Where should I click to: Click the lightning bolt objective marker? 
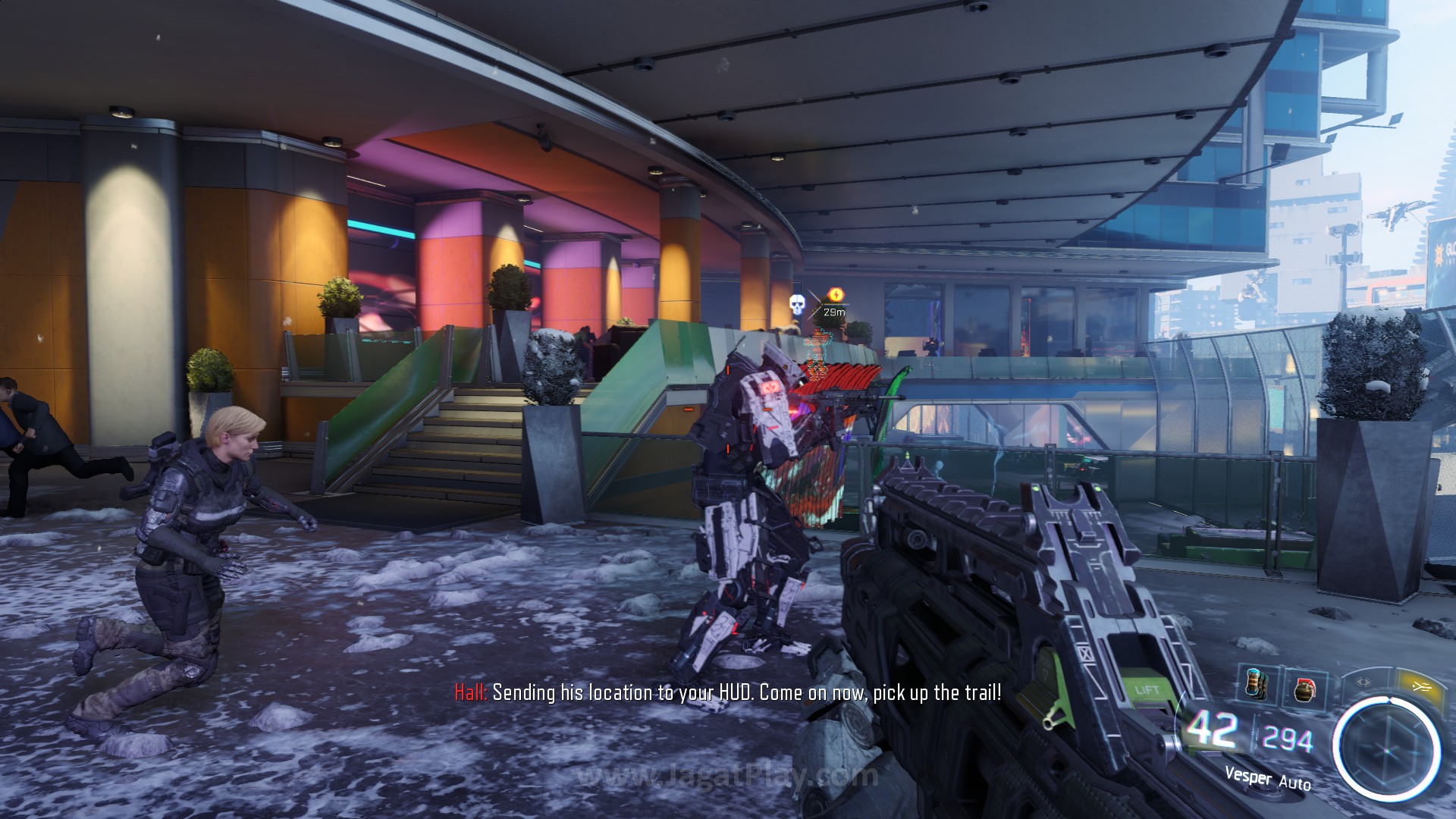coord(836,295)
